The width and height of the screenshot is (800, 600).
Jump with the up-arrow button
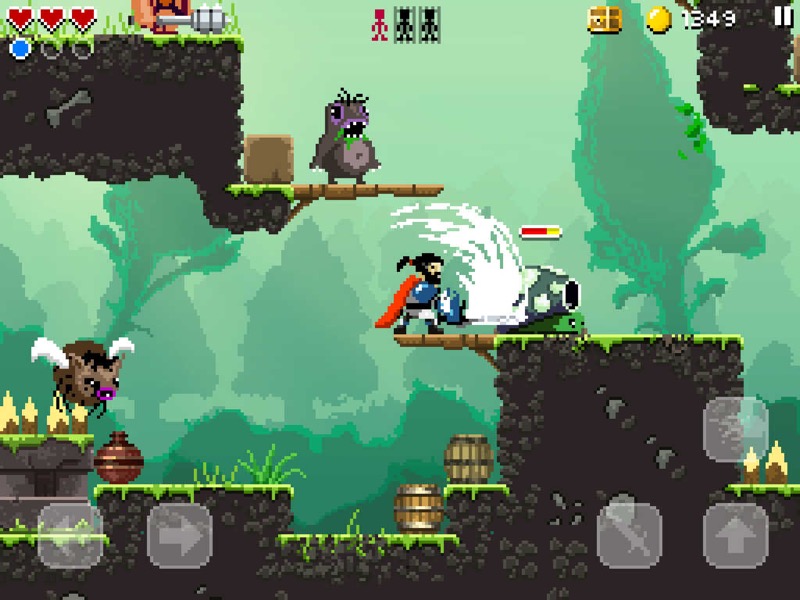736,536
